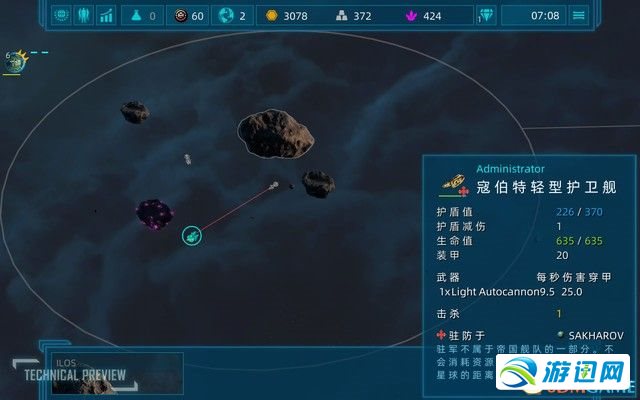Open the main menu hamburger button
The image size is (640, 400).
[x=578, y=15]
